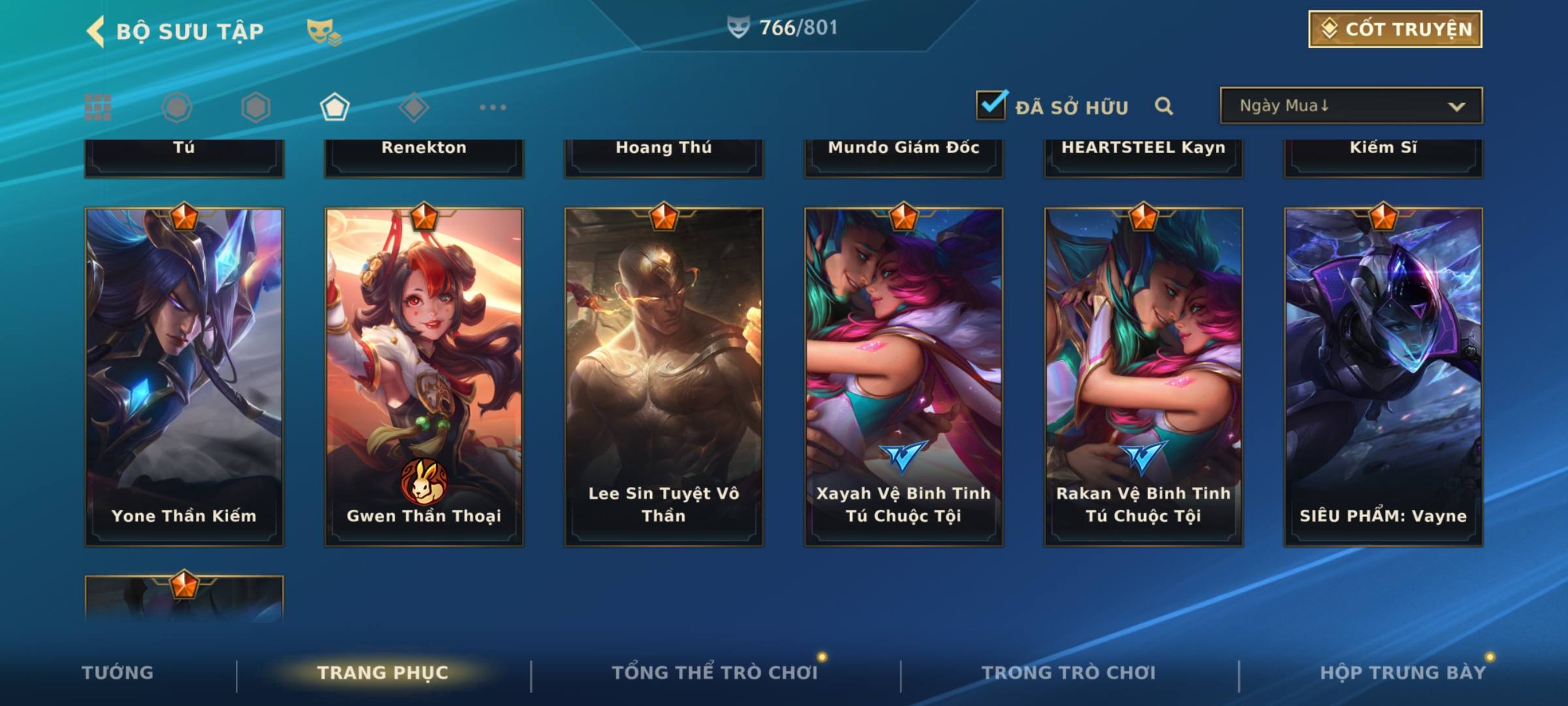The width and height of the screenshot is (1568, 706).
Task: Select the SIÊU PHẨM: Vayne skin card
Action: tap(1383, 376)
